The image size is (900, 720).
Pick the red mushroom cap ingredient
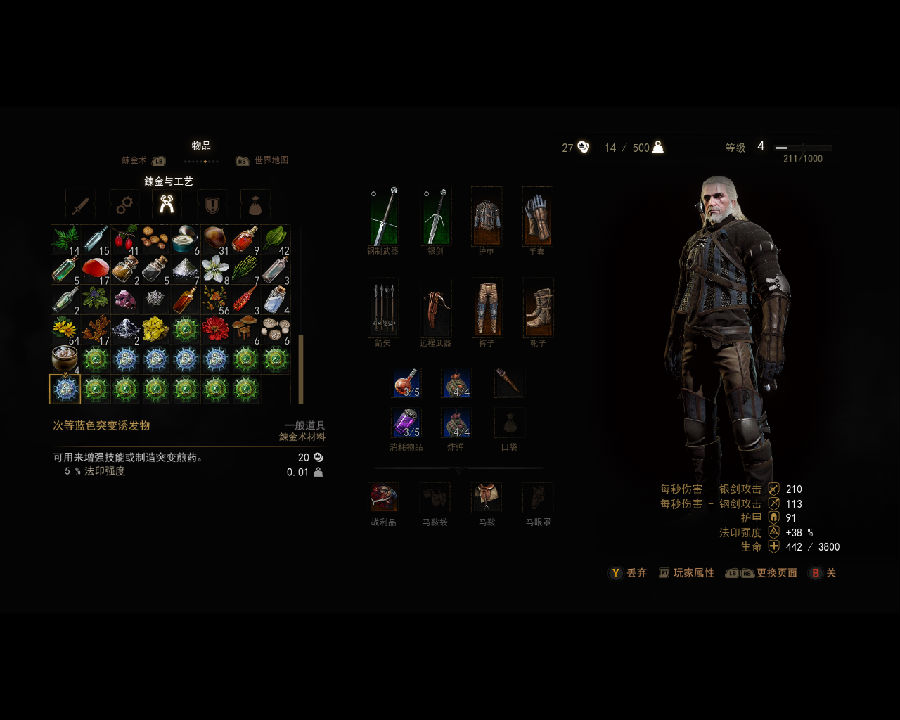point(95,268)
